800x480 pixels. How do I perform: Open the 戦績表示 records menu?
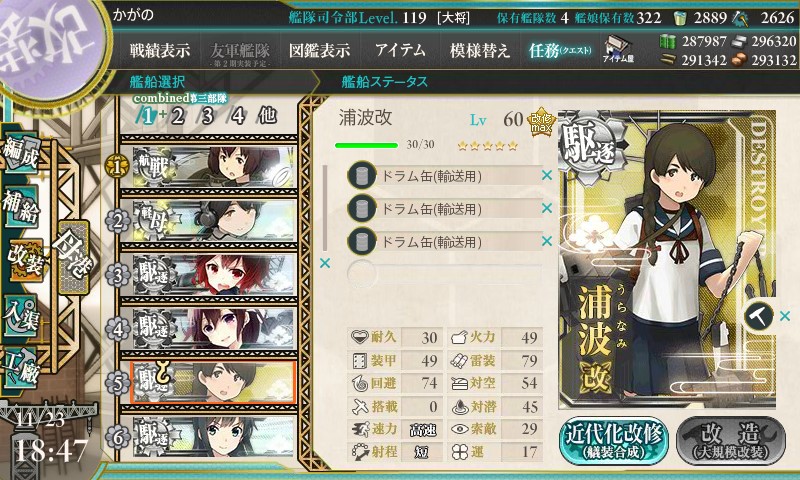click(160, 50)
